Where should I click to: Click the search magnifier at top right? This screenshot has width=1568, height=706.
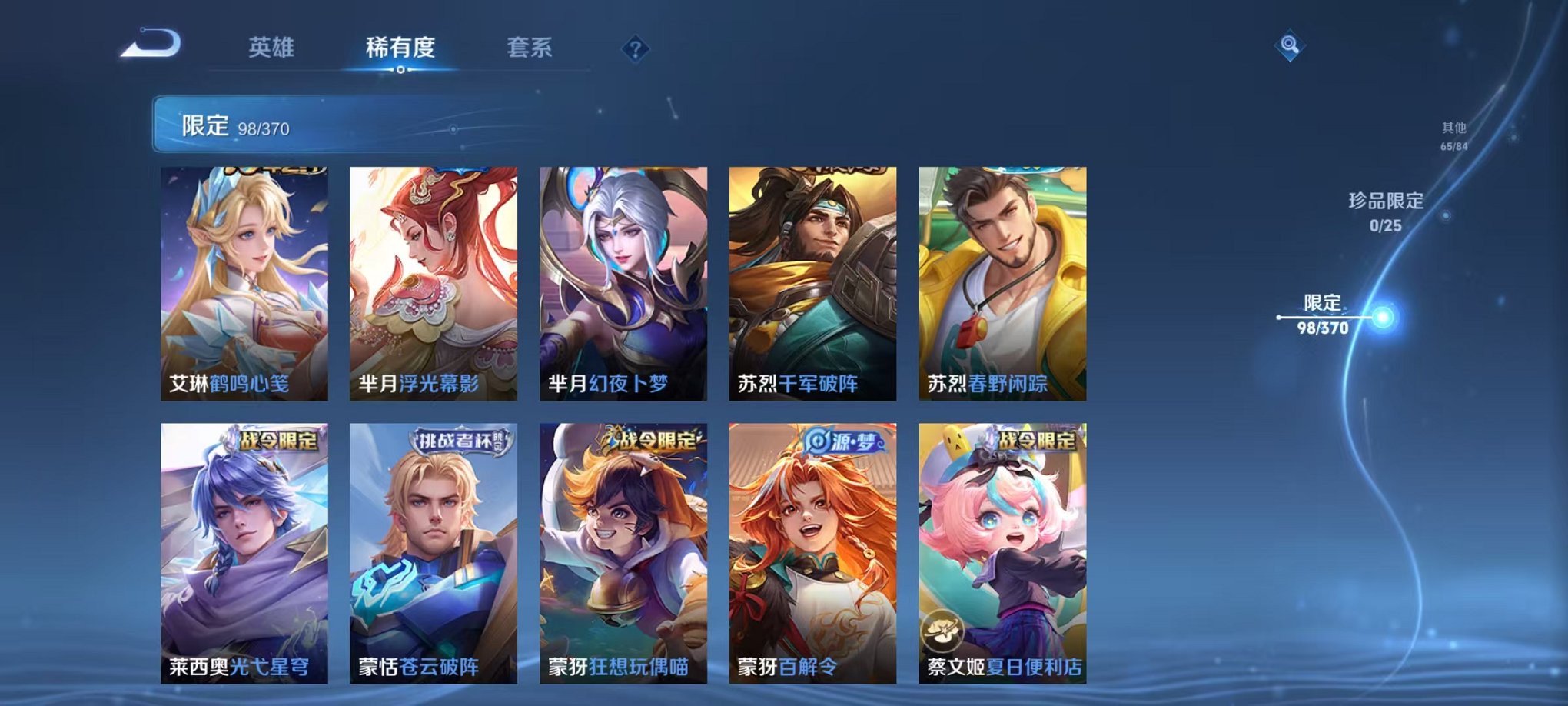(x=1291, y=46)
